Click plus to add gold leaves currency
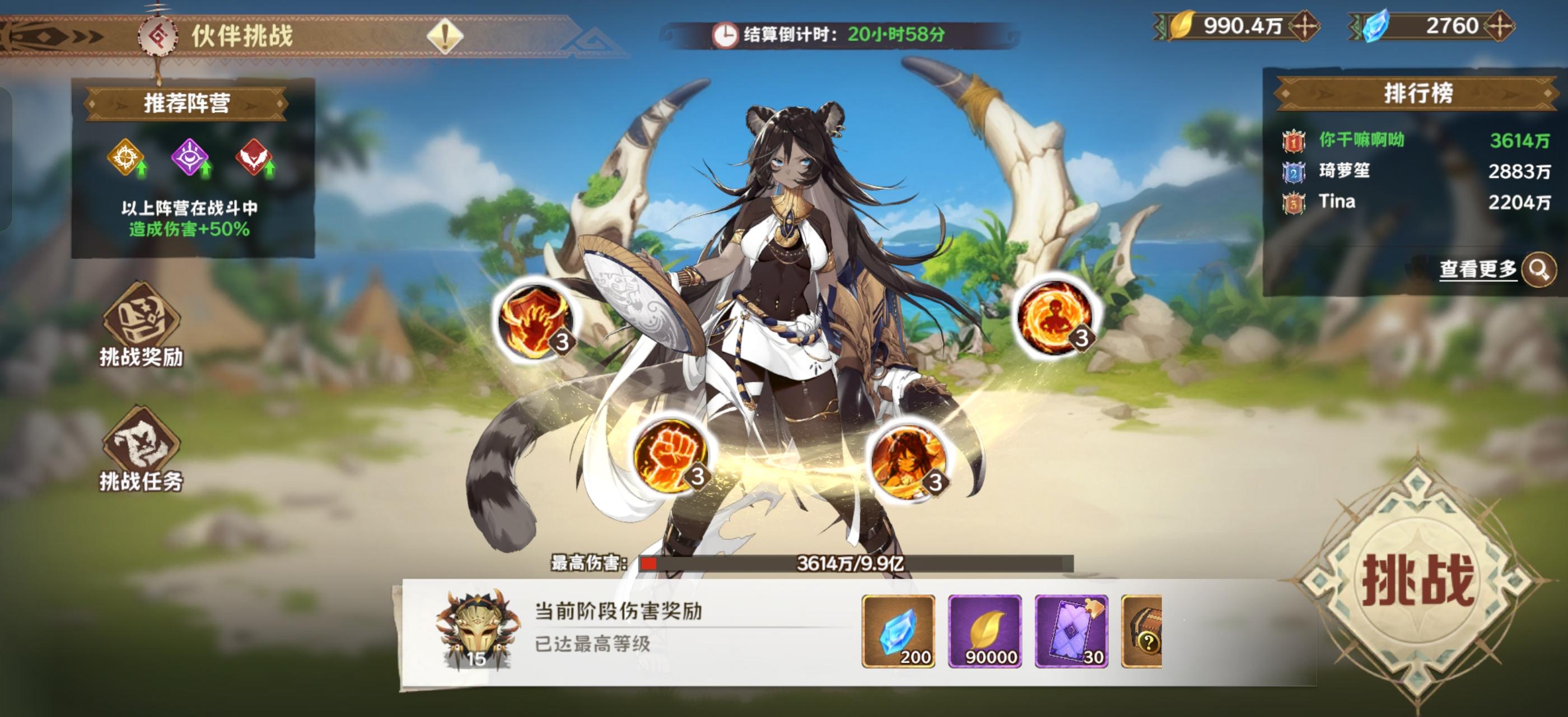The image size is (1568, 717). (x=1304, y=26)
